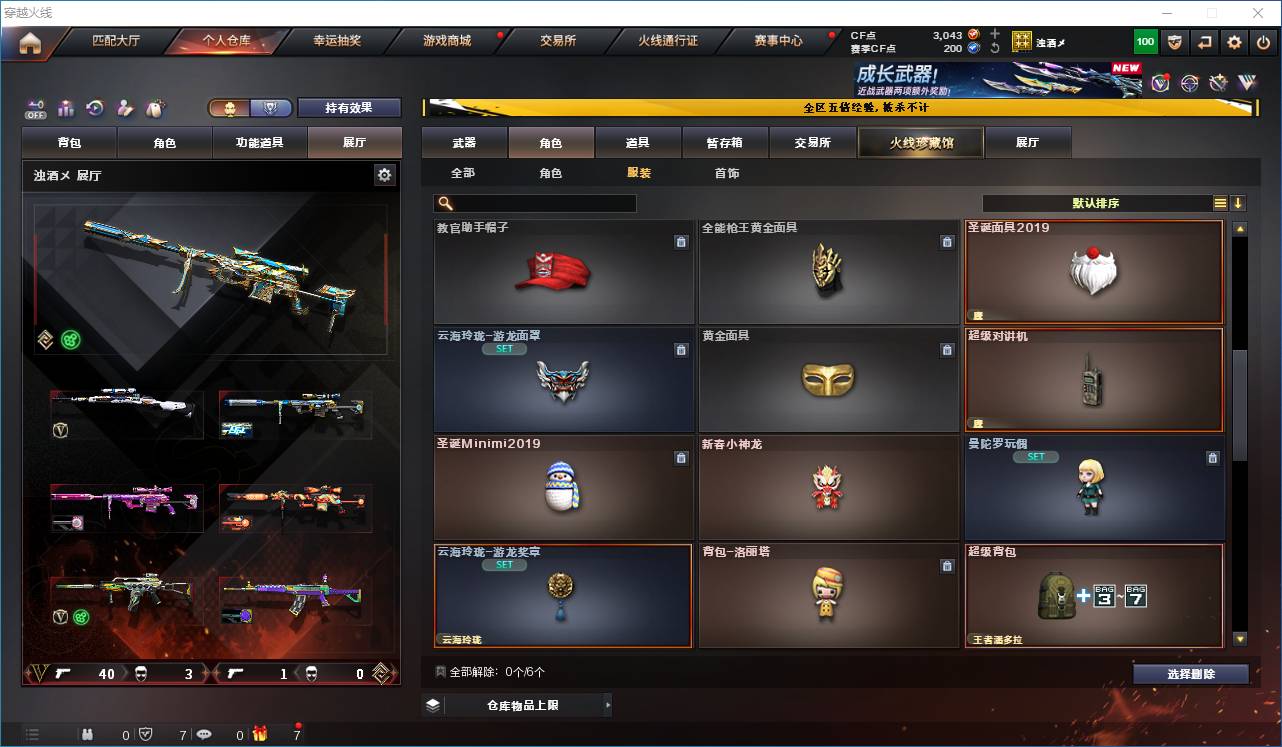Click the history/restore arrow icon above 背包 panel
This screenshot has height=747, width=1282.
click(95, 106)
